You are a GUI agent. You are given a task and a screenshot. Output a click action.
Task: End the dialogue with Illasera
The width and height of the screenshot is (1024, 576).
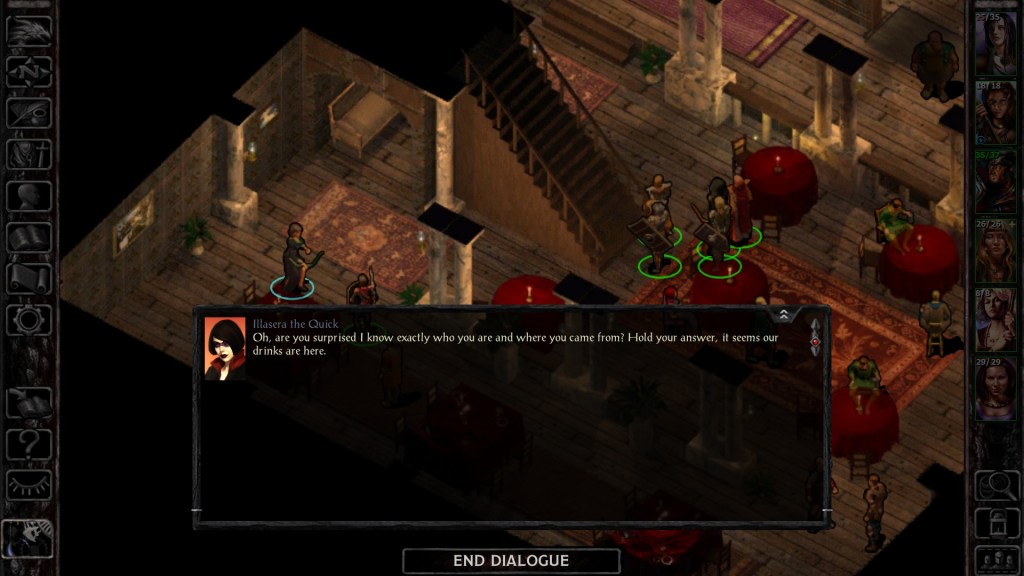pos(511,561)
